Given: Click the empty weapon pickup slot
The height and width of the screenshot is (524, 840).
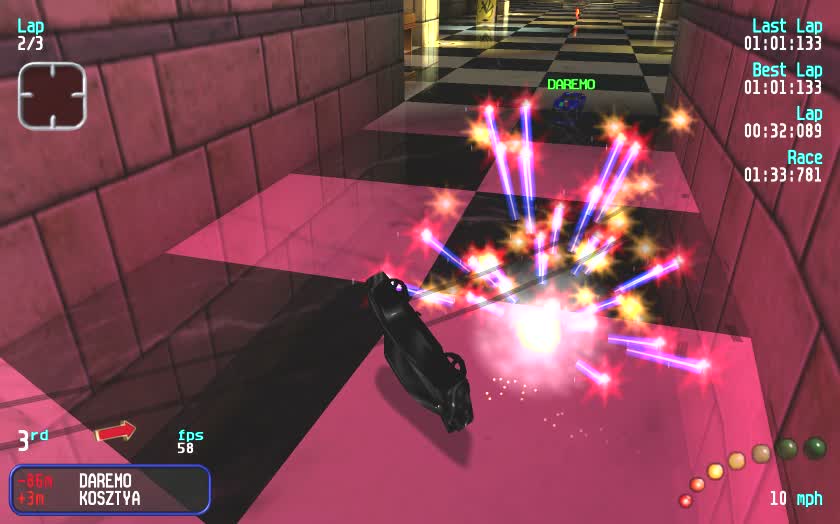Looking at the screenshot, I should click(x=52, y=96).
